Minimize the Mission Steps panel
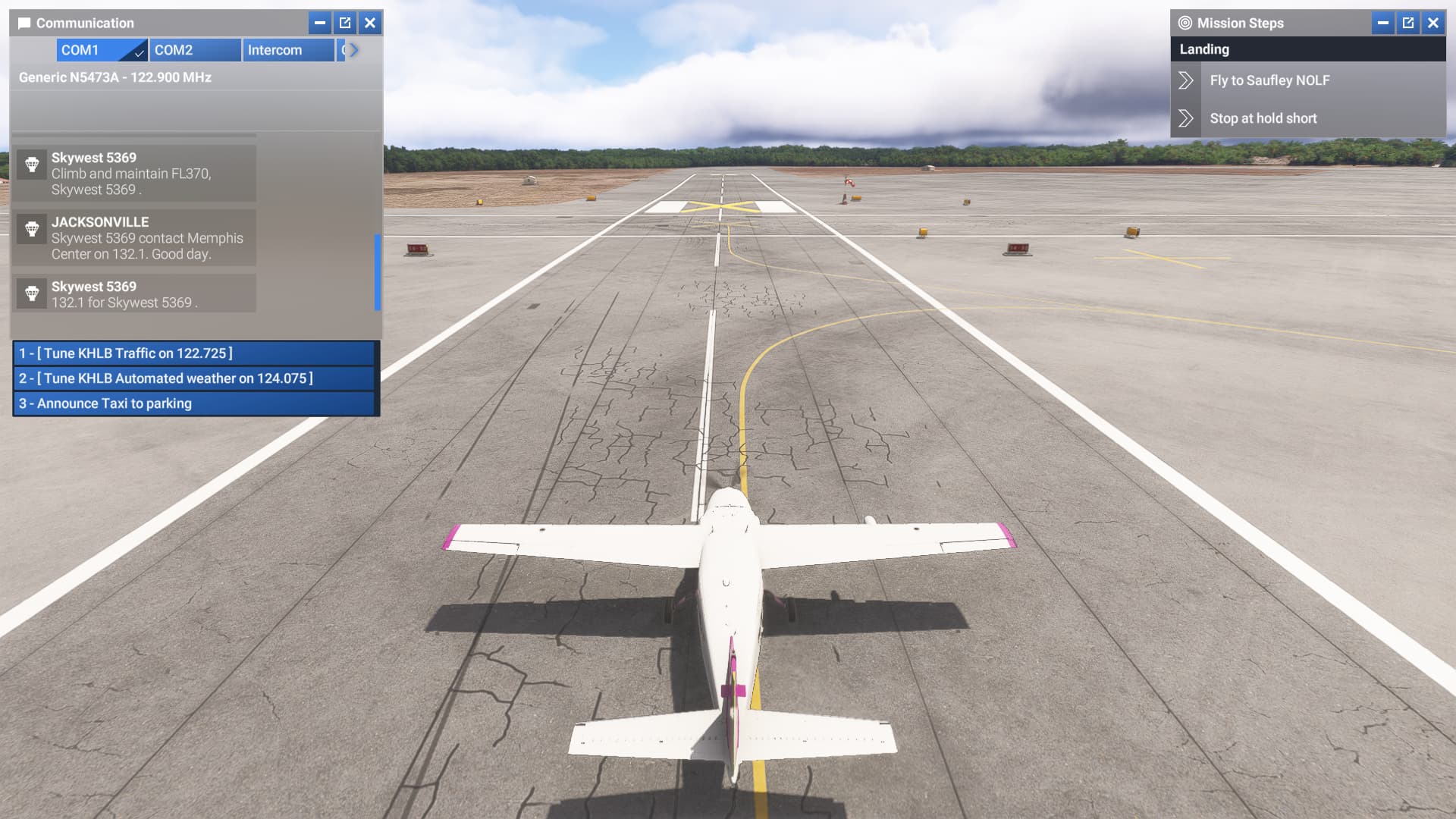The width and height of the screenshot is (1456, 819). point(1382,23)
